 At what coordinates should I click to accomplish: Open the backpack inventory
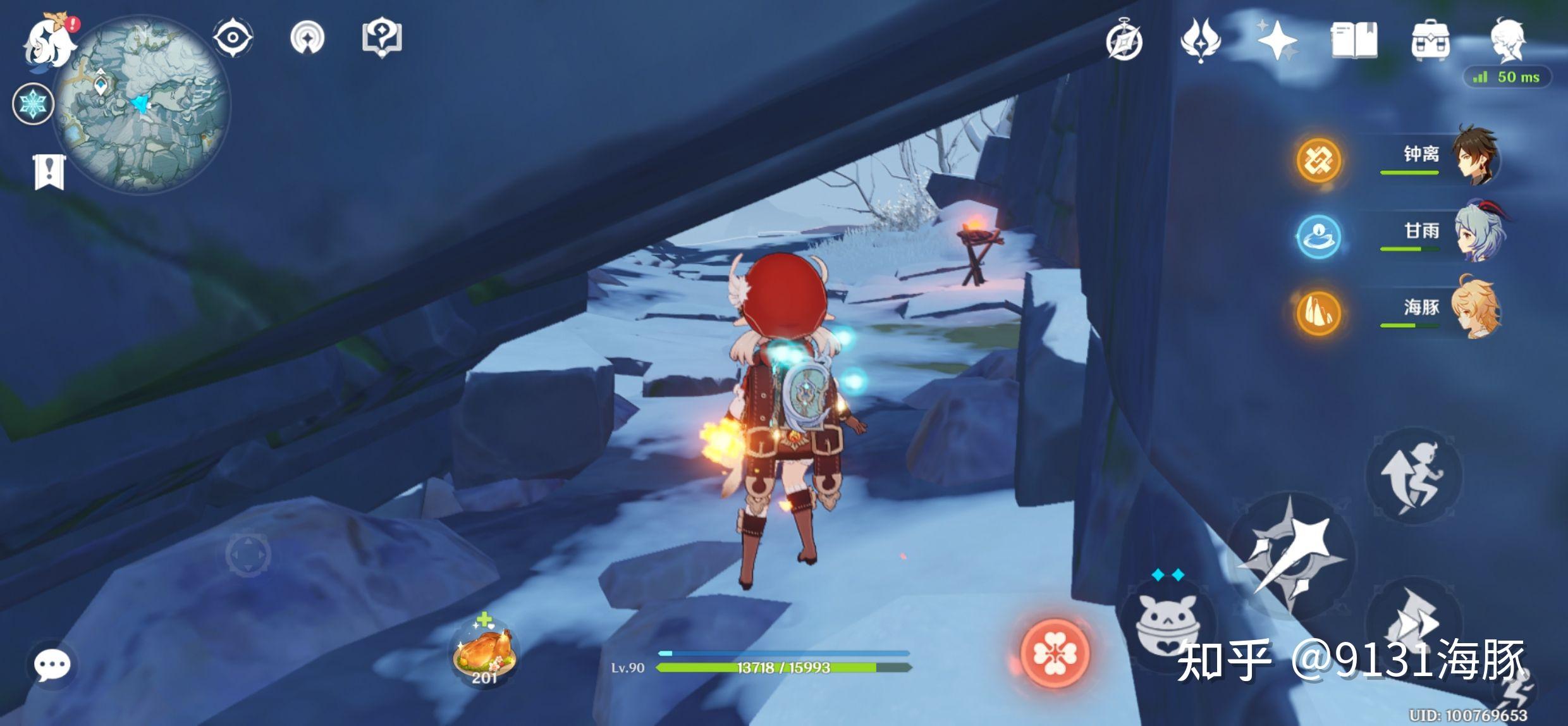tap(1430, 40)
